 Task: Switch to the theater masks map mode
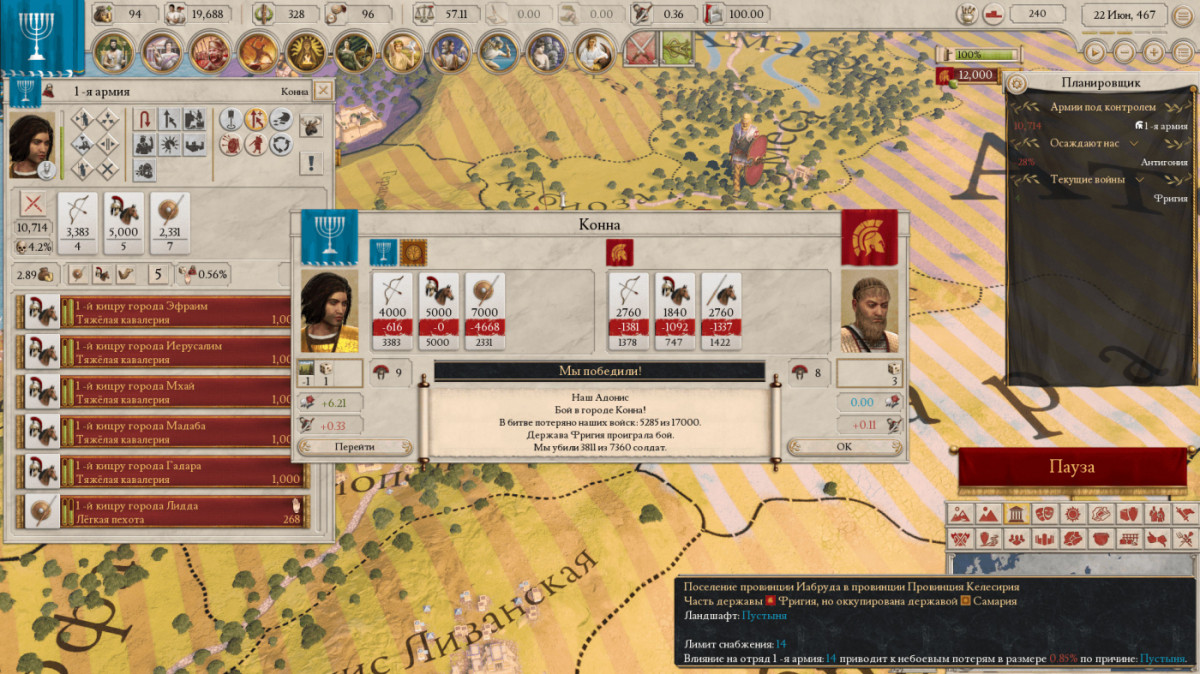coord(1043,514)
